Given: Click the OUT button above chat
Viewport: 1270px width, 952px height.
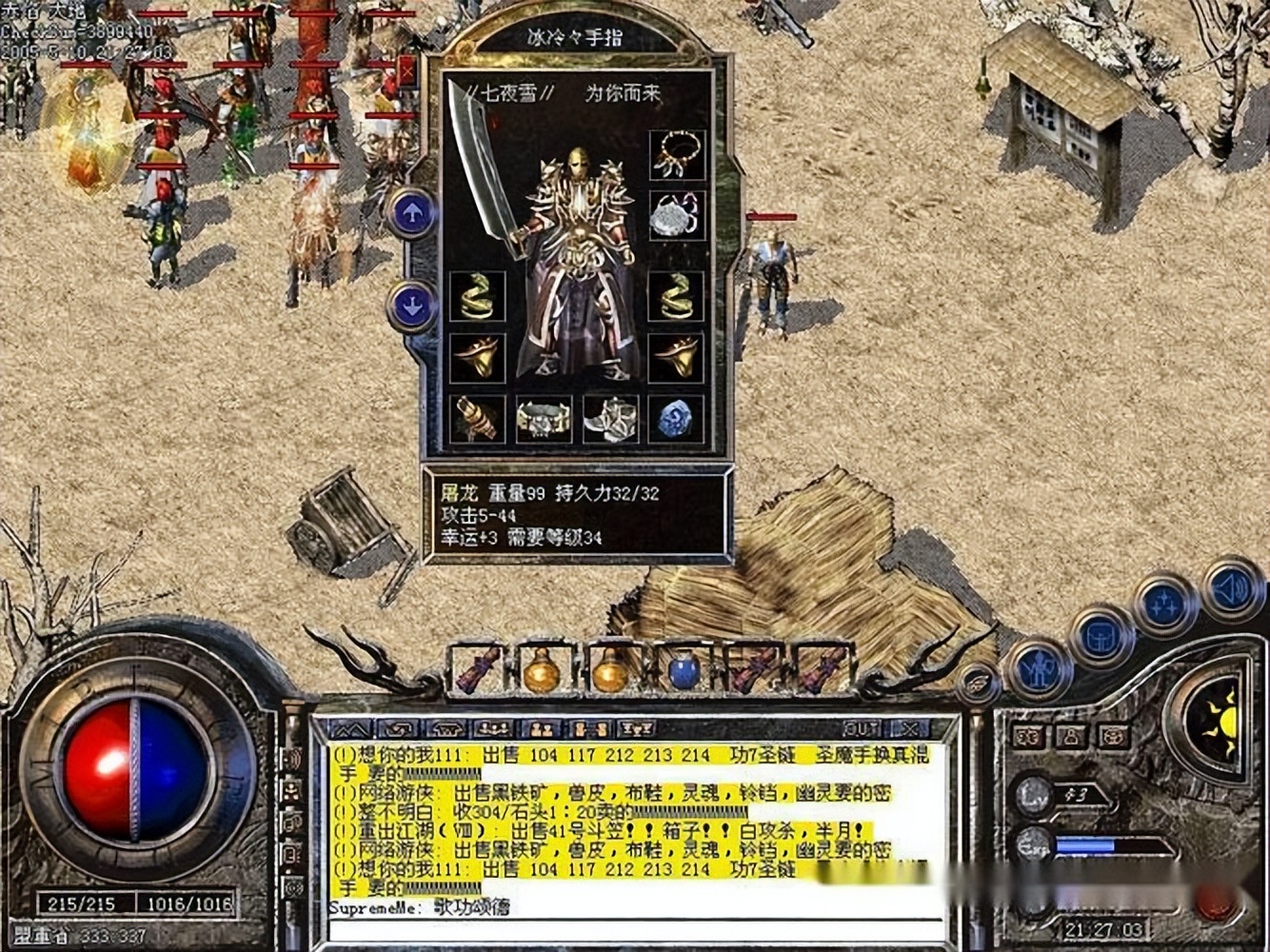Looking at the screenshot, I should [x=860, y=728].
